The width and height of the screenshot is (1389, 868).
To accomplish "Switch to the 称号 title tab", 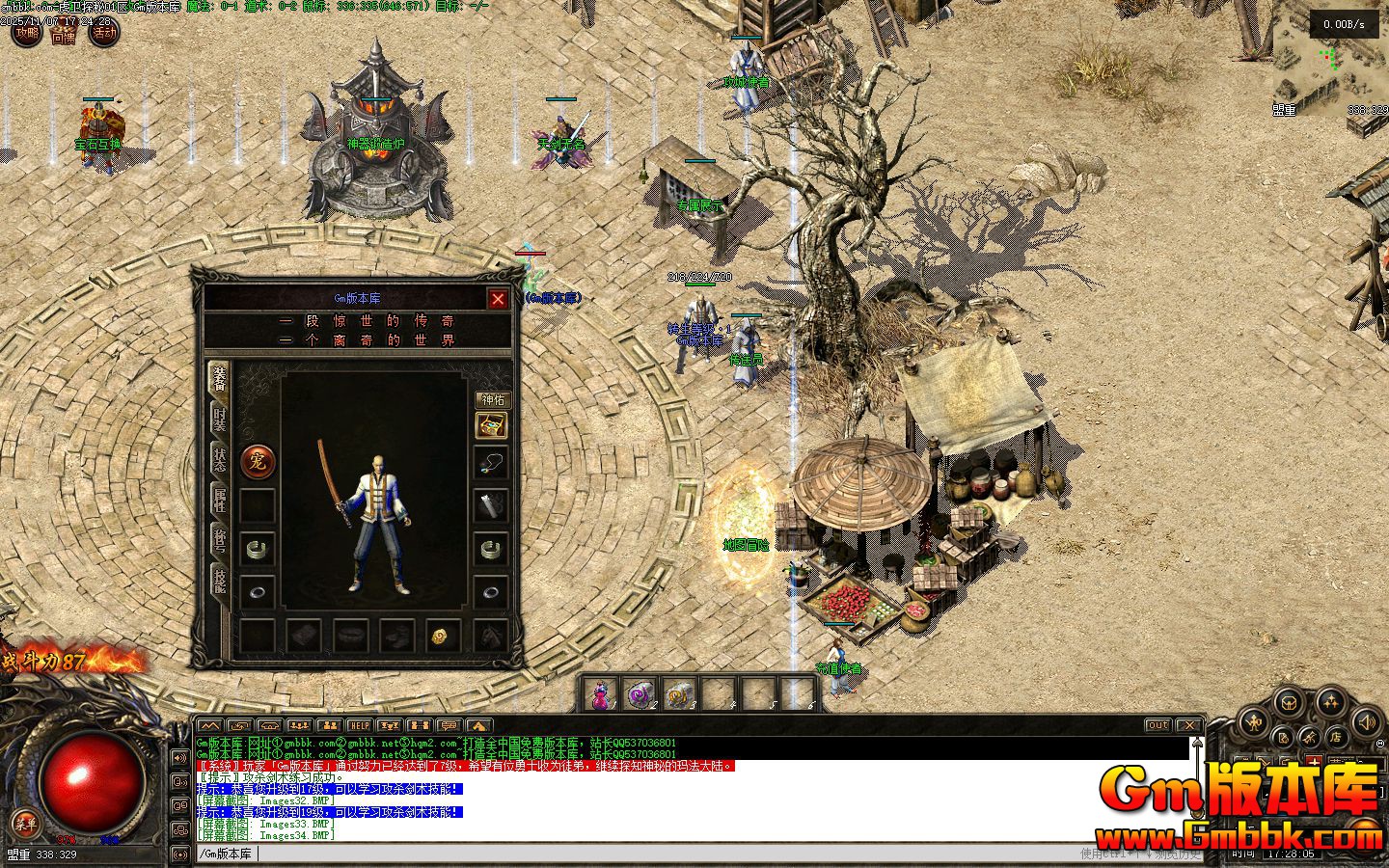I will (x=220, y=542).
